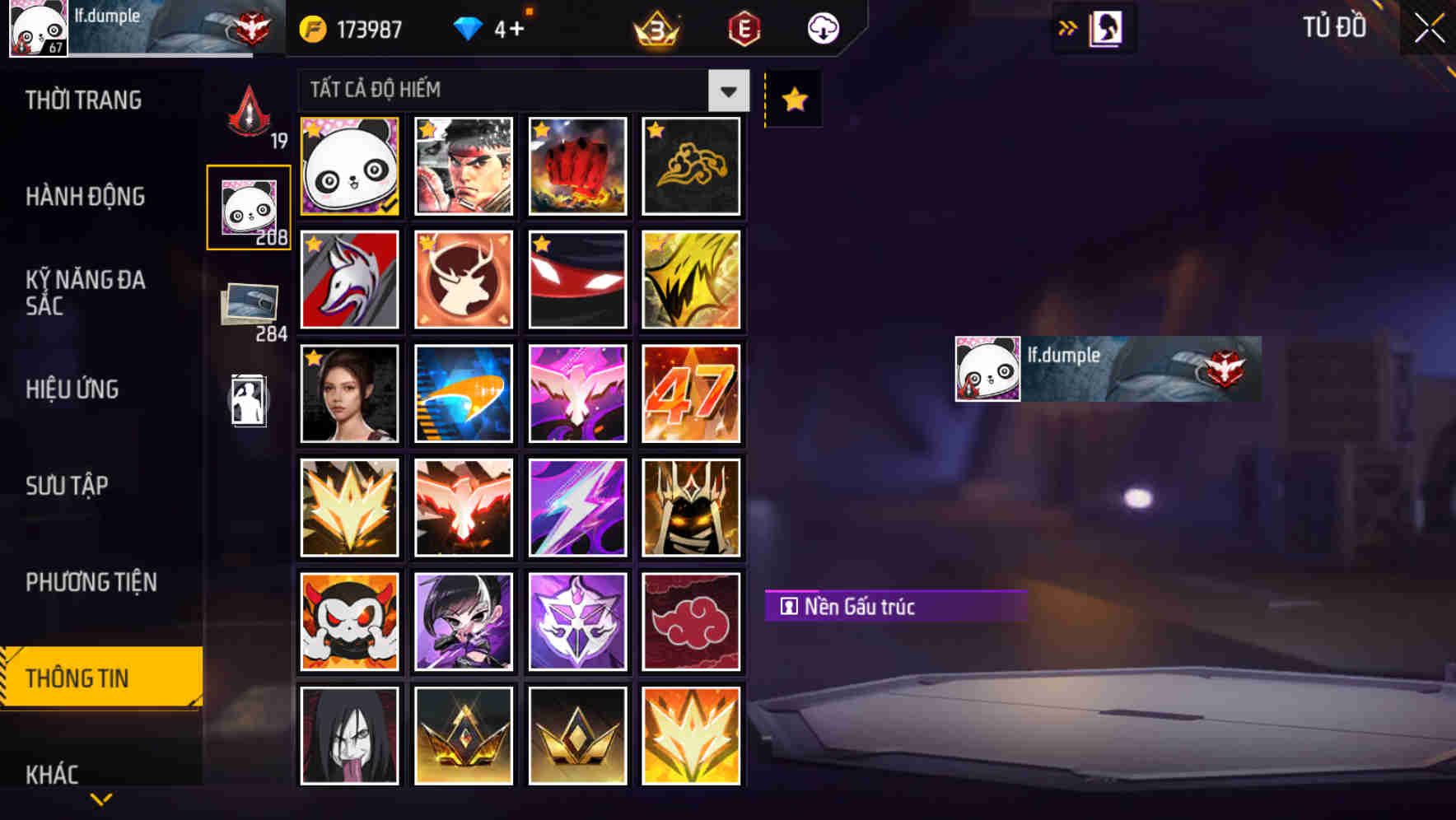Select the Assassin emblem category icon

(x=248, y=111)
